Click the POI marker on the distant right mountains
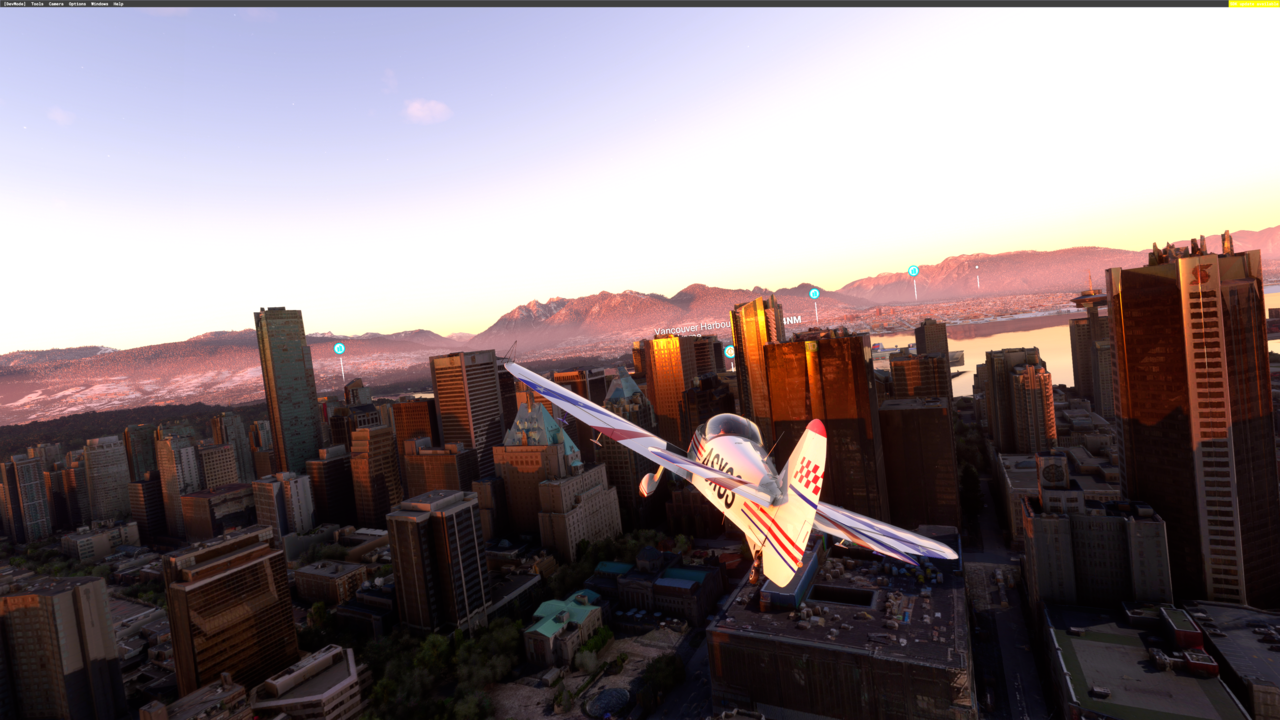The height and width of the screenshot is (720, 1280). tap(913, 270)
